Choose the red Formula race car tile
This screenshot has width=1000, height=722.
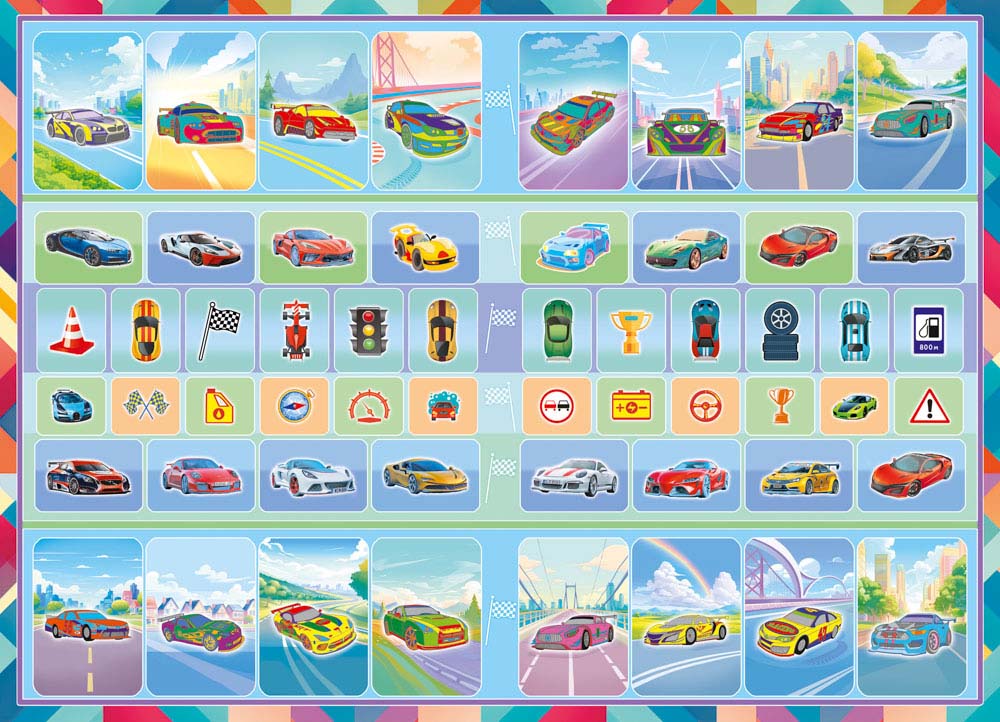[294, 329]
